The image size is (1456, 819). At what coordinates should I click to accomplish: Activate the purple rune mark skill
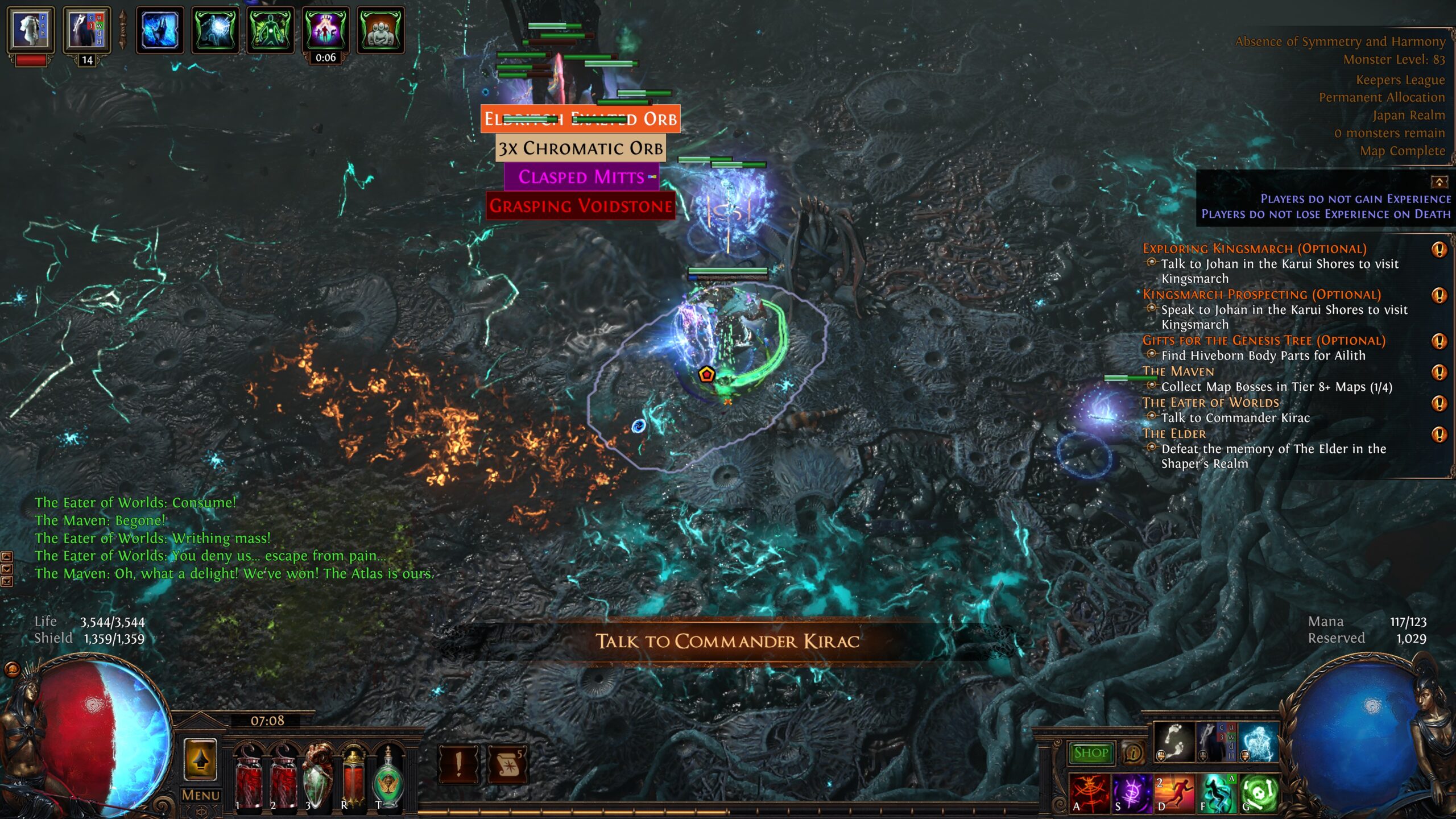(x=1131, y=792)
